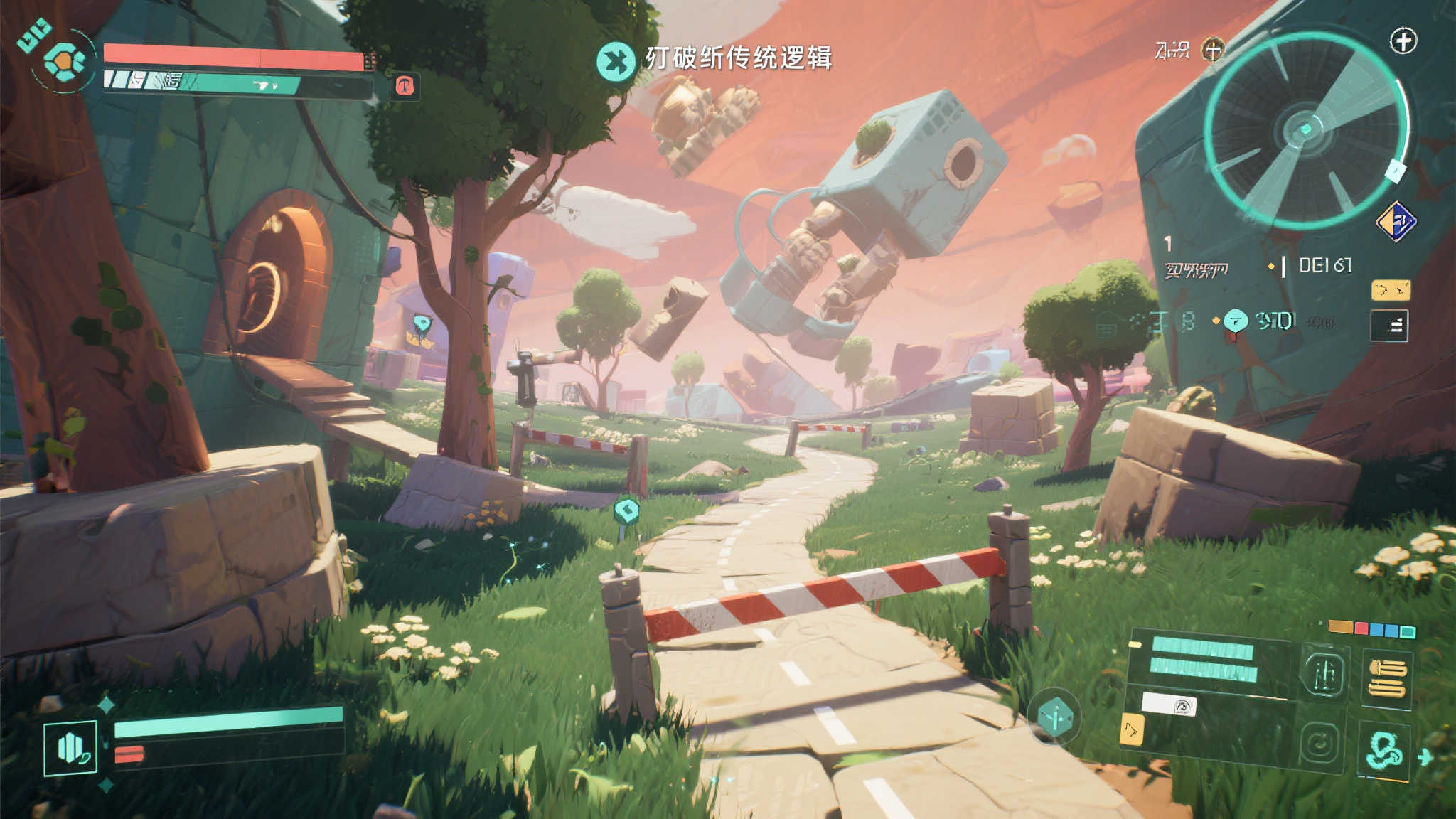Image resolution: width=1456 pixels, height=819 pixels.
Task: Click the teal arrow beside the swirl slot
Action: (x=1425, y=756)
